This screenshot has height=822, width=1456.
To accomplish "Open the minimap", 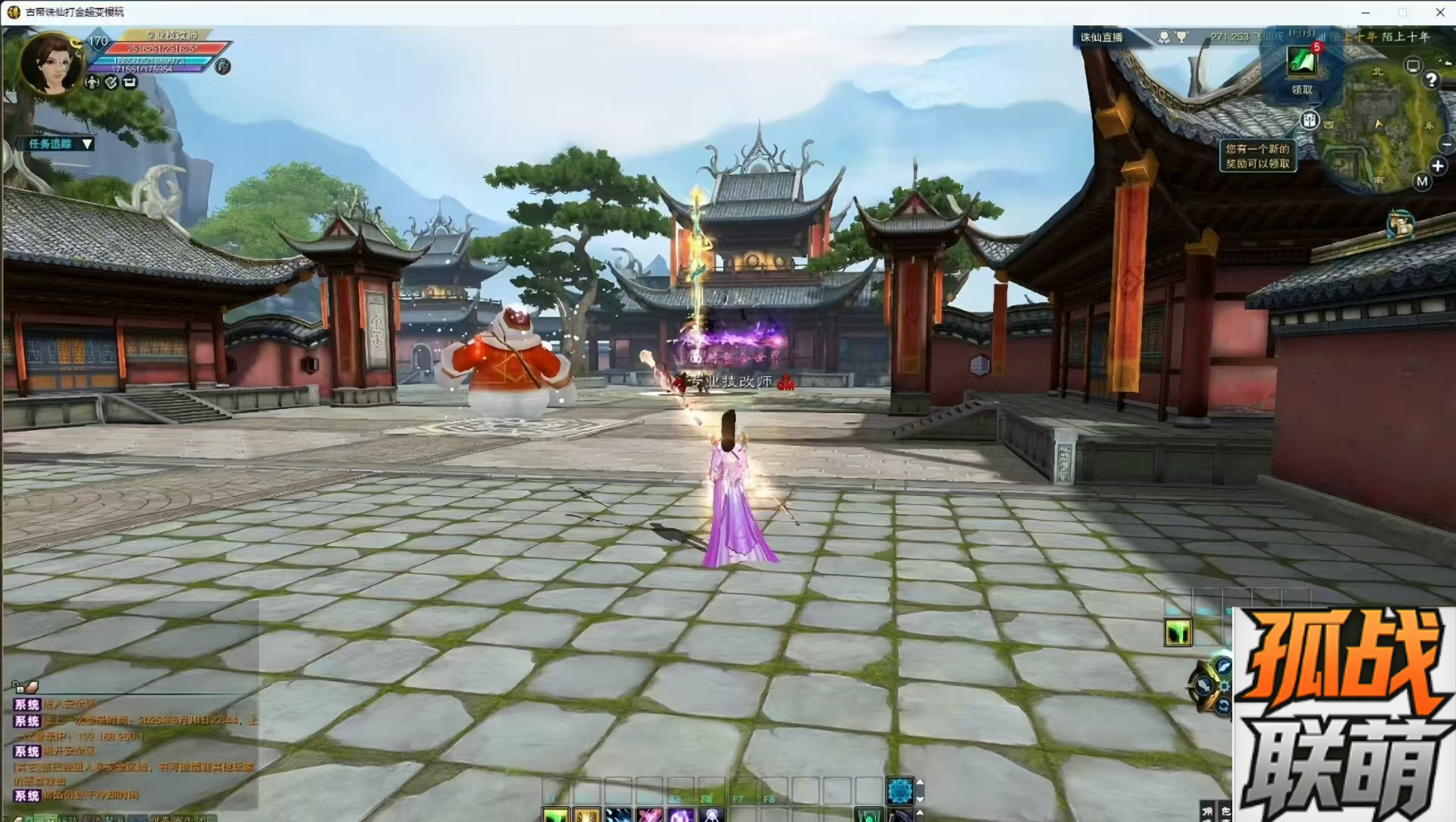I will [1382, 129].
